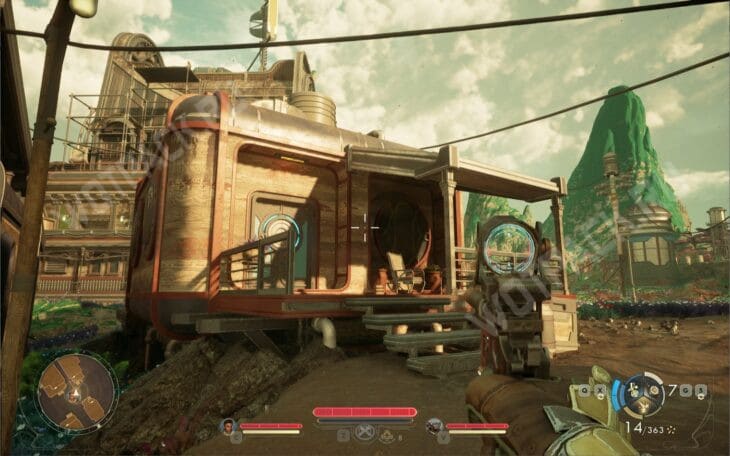
Task: Select the right companion portrait
Action: click(435, 426)
